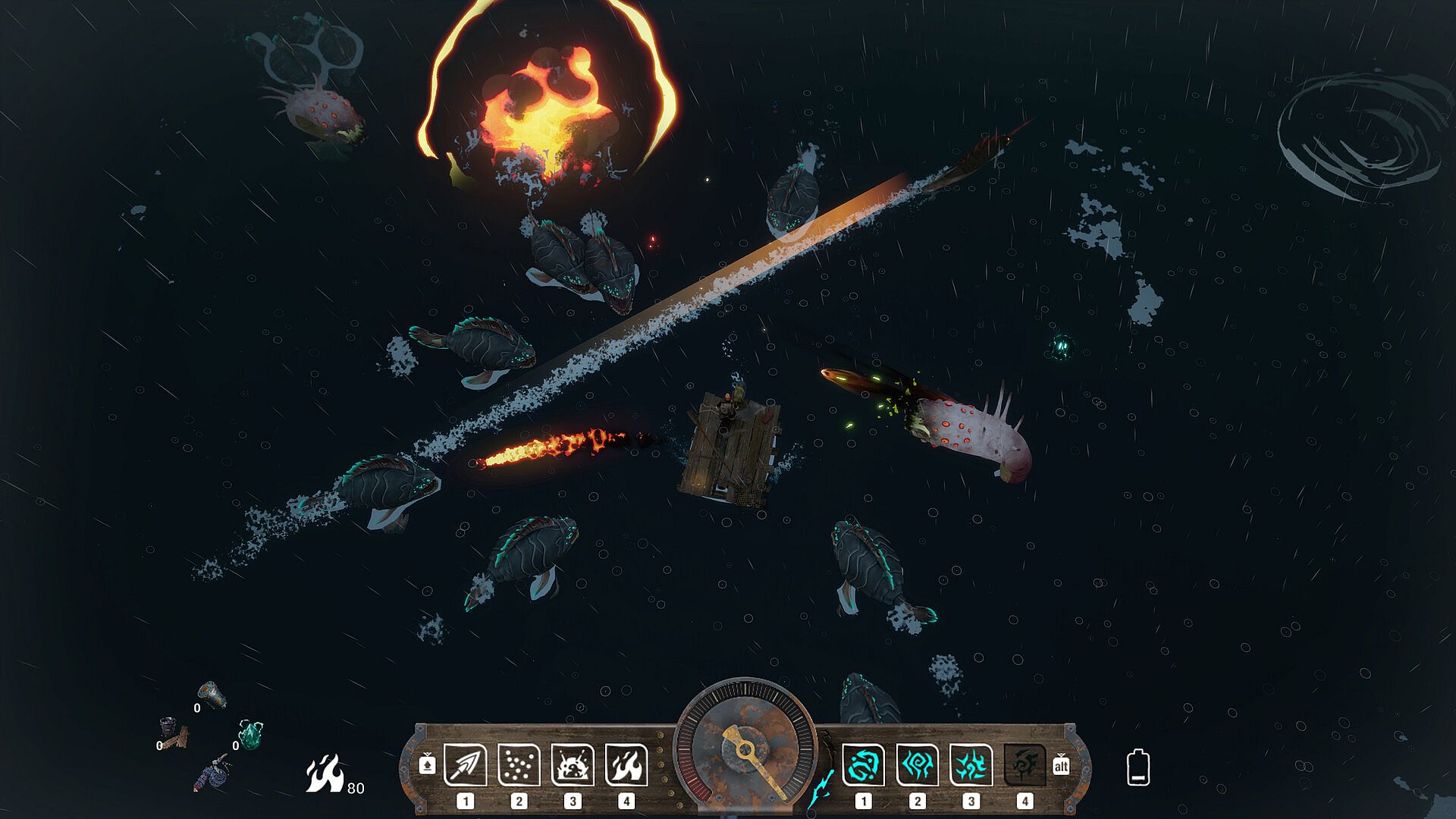Viewport: 1456px width, 819px height.
Task: Select the striped net bundle item
Action: pyautogui.click(x=212, y=773)
